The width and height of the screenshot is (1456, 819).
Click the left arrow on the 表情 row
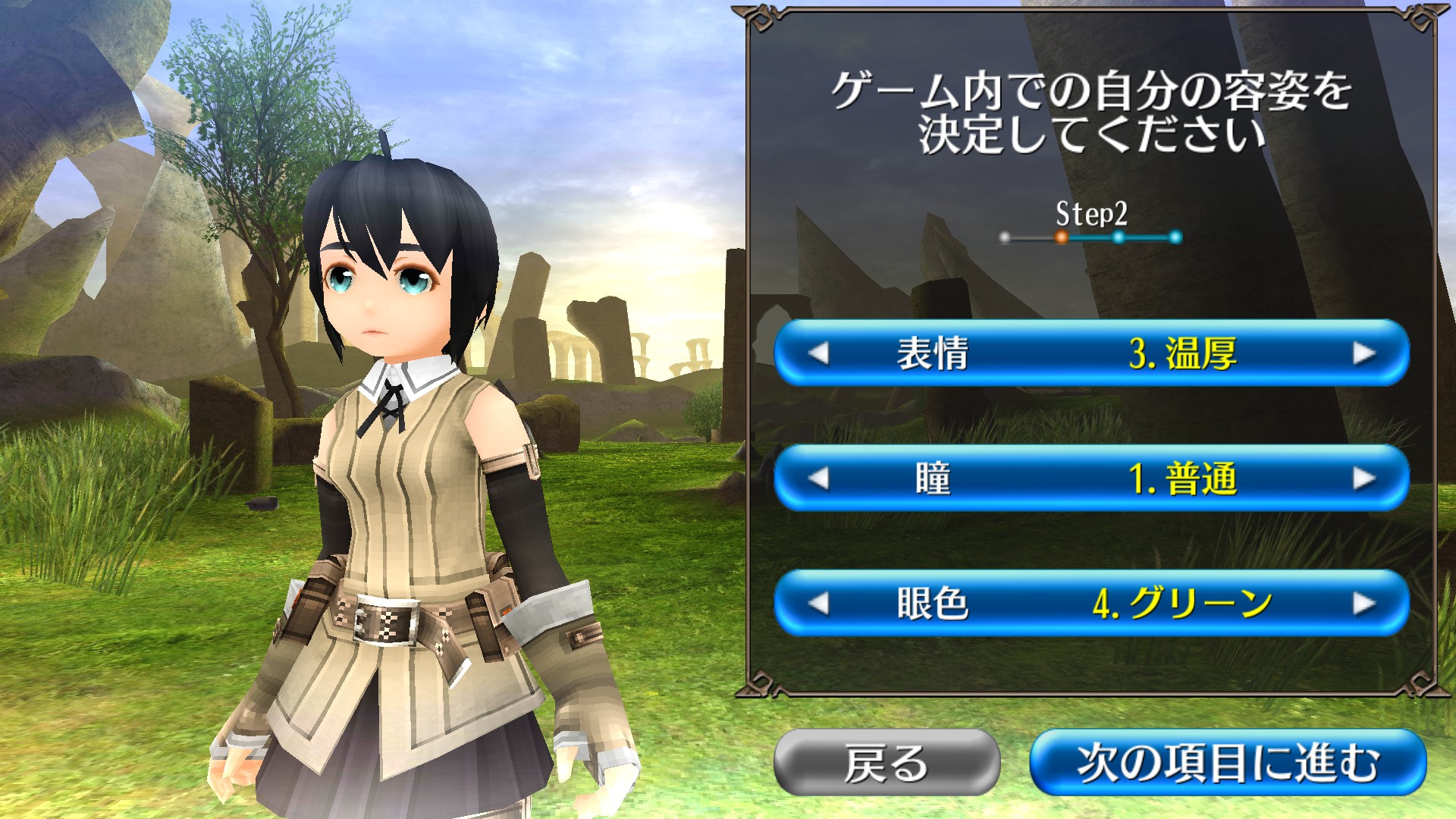[818, 353]
